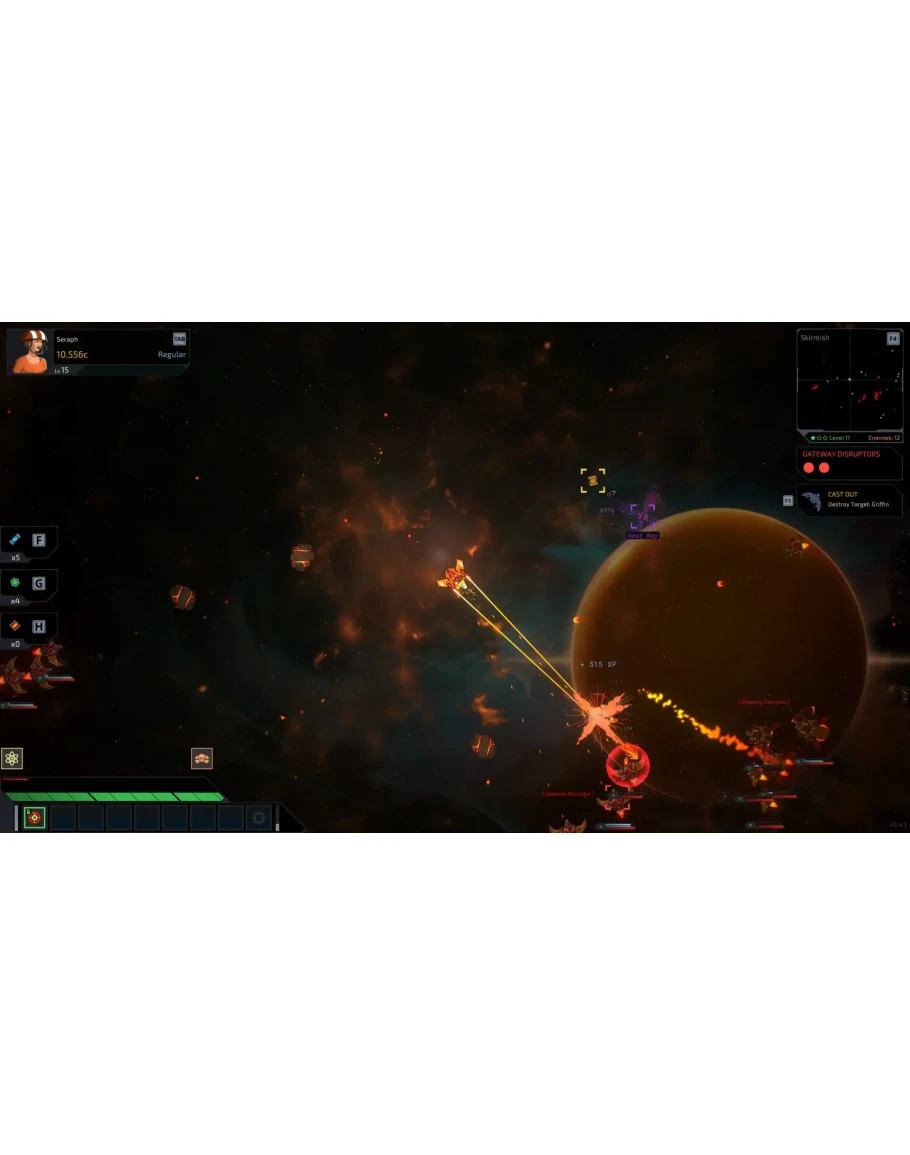Open the Gateway Disruptors objective panel

click(x=849, y=461)
